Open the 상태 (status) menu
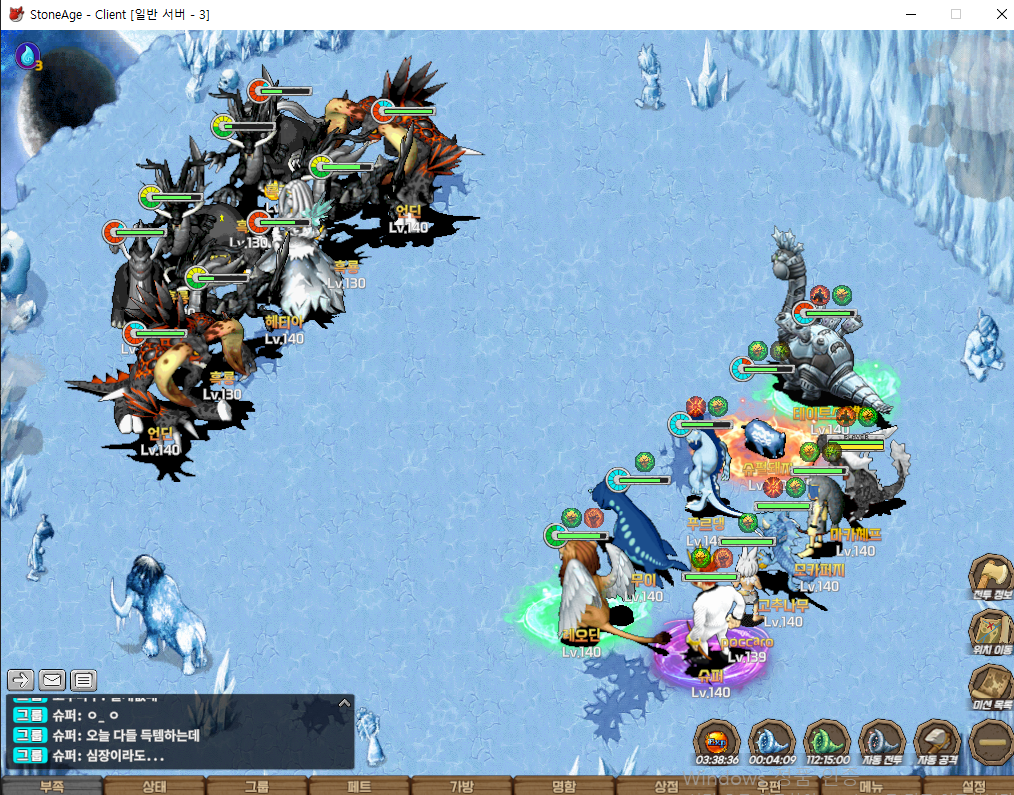 tap(154, 786)
